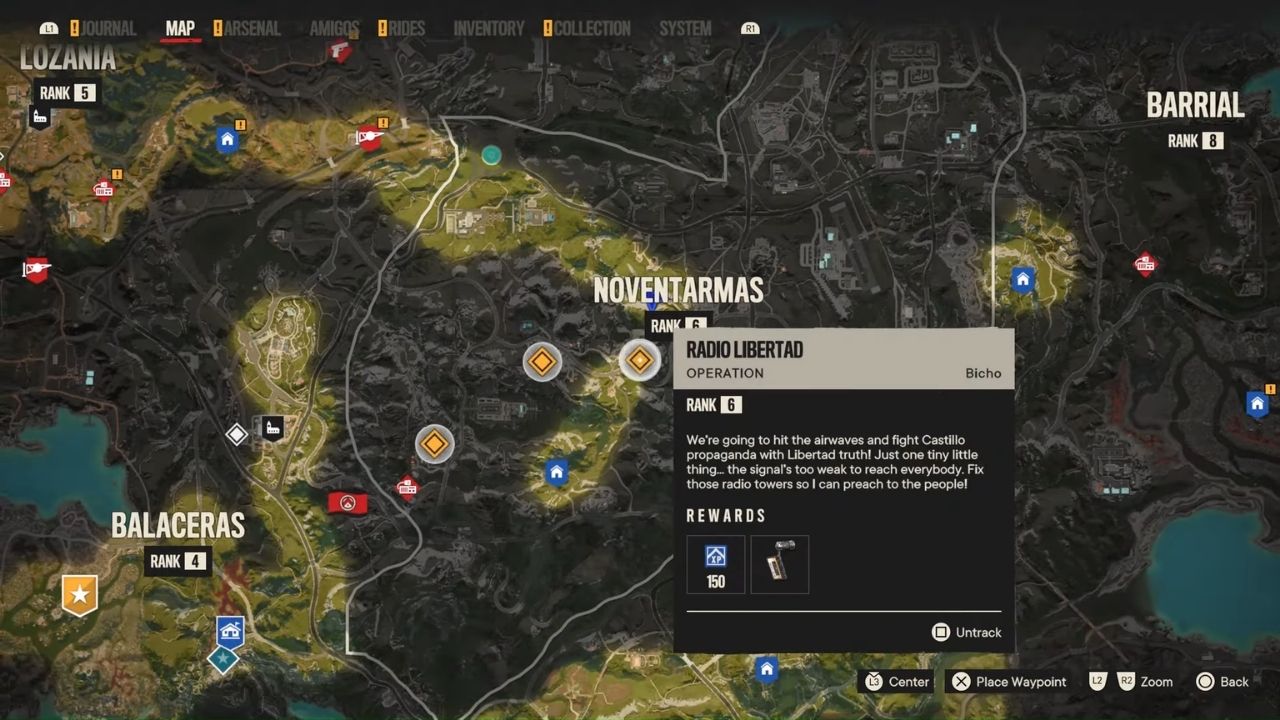Open the Collection tab
The width and height of the screenshot is (1280, 720).
(592, 28)
